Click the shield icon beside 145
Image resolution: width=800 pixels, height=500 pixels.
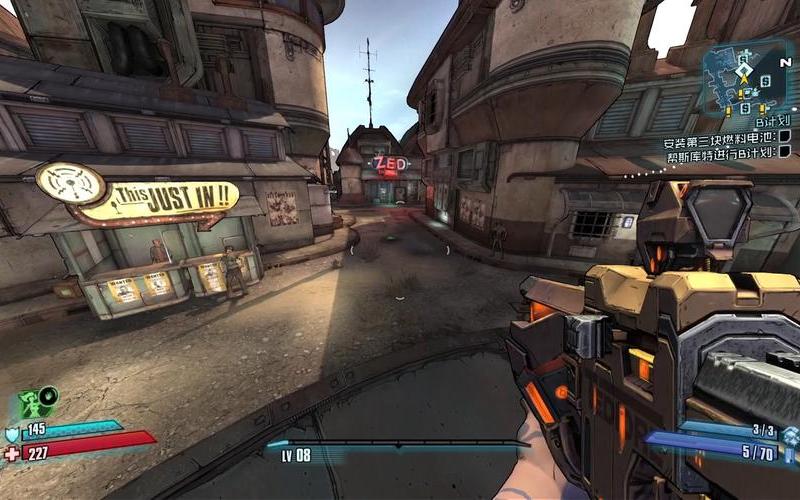coord(12,432)
